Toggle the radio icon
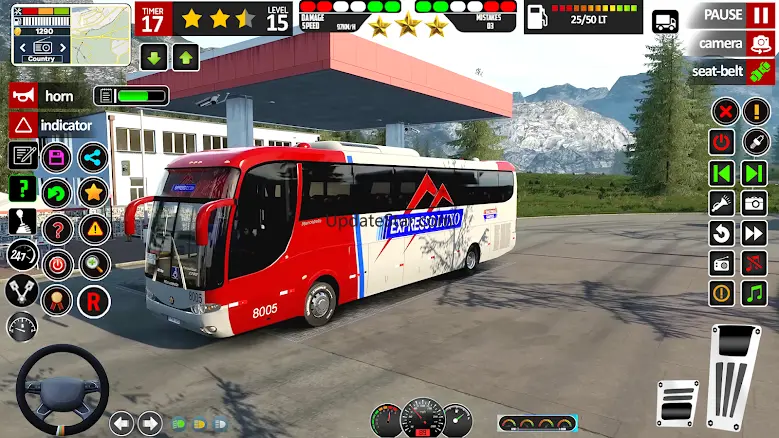Screen dimensions: 779x438 click(x=722, y=263)
